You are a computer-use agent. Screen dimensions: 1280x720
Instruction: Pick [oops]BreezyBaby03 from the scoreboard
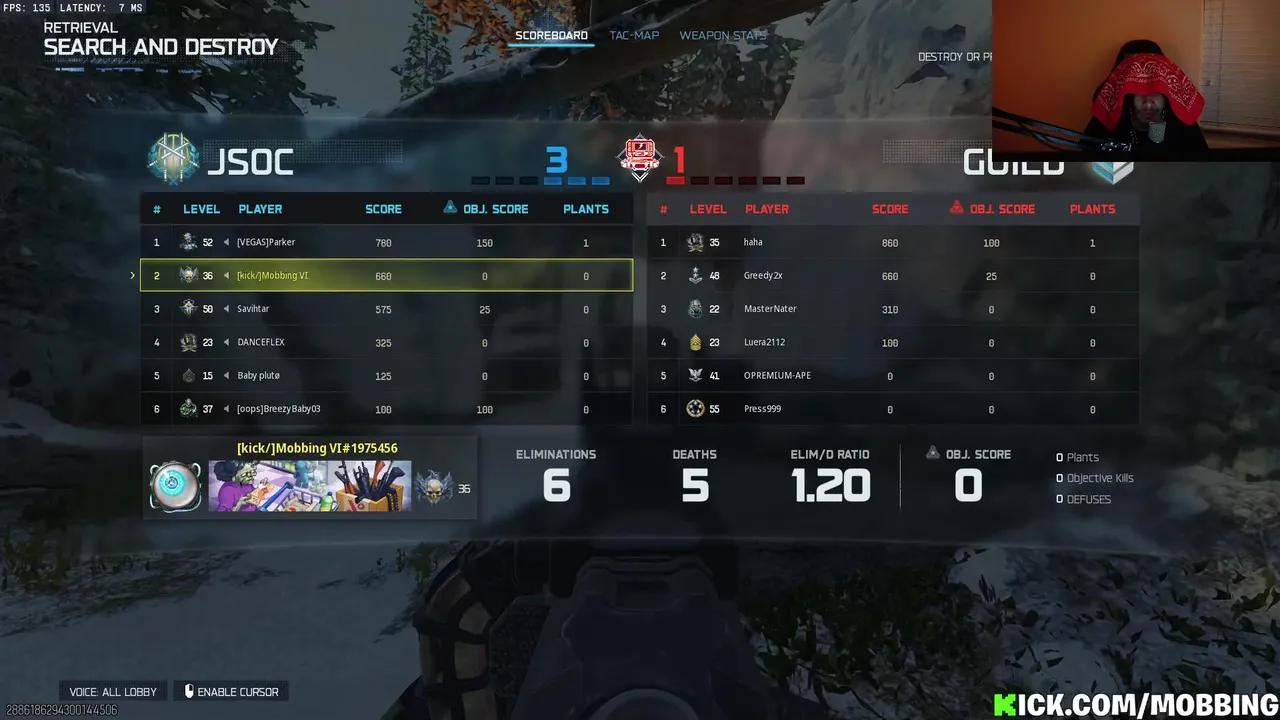coord(386,409)
